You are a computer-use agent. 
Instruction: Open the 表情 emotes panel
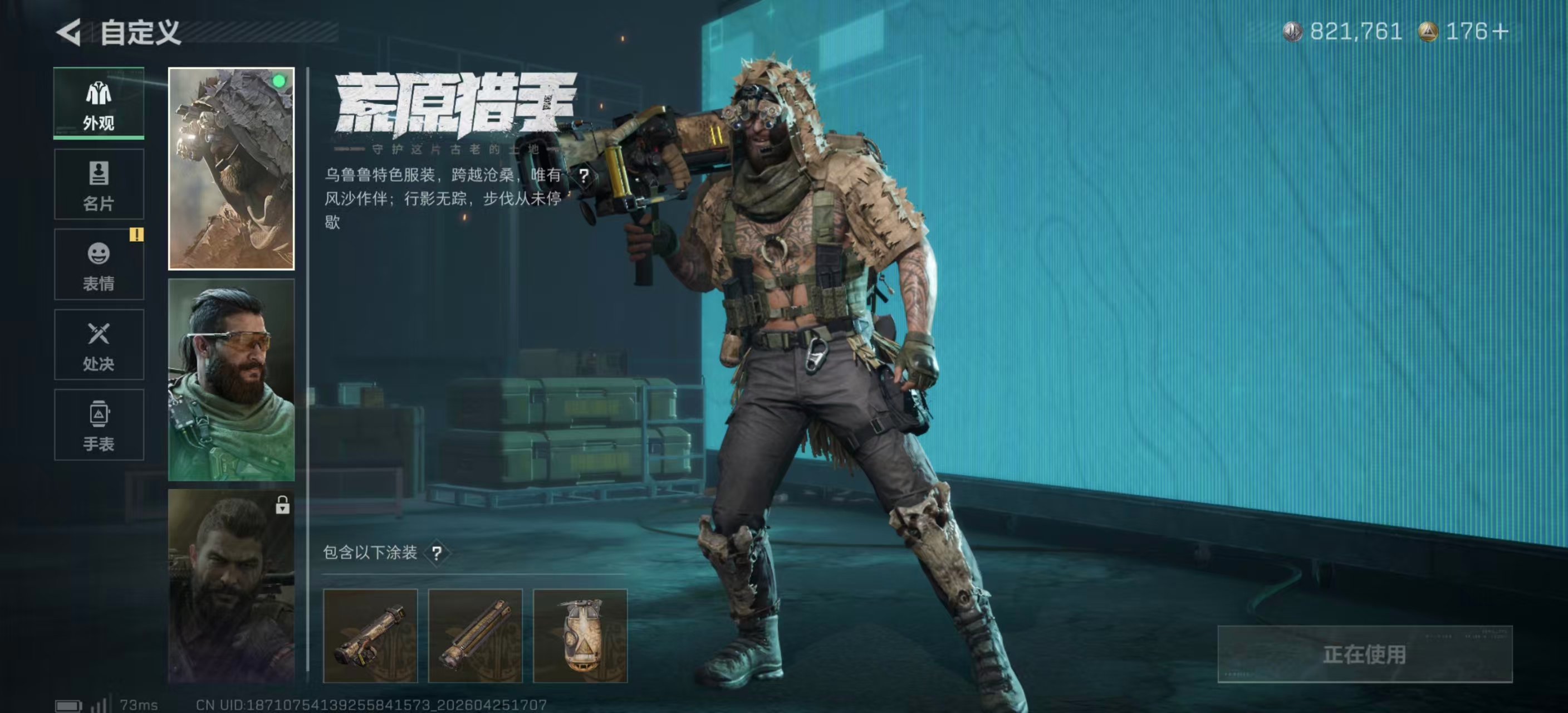coord(99,264)
